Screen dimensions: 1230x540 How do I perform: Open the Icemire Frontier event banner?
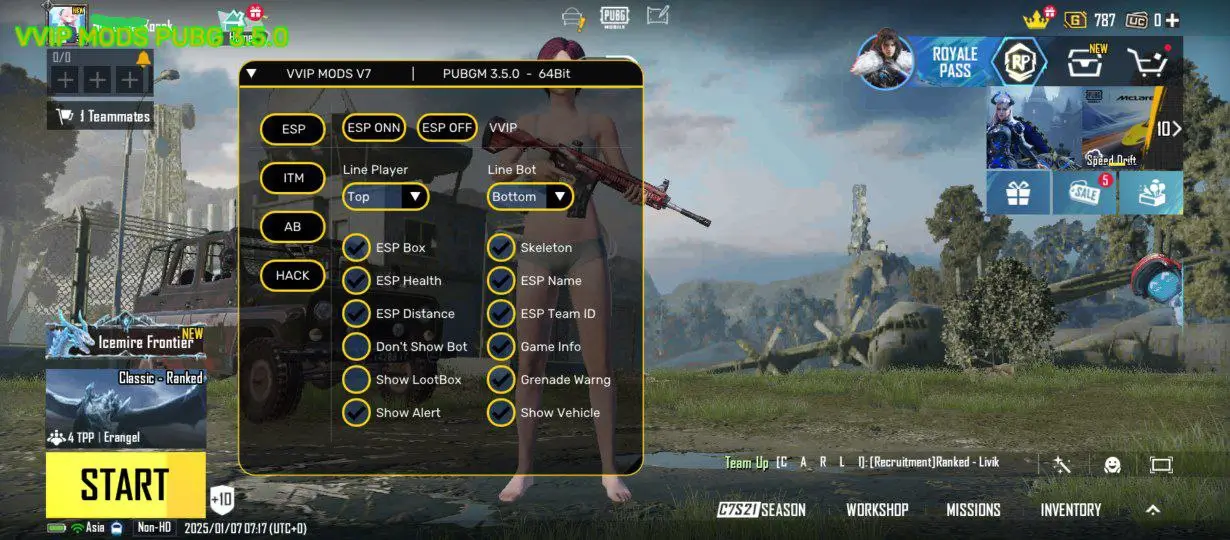[126, 337]
